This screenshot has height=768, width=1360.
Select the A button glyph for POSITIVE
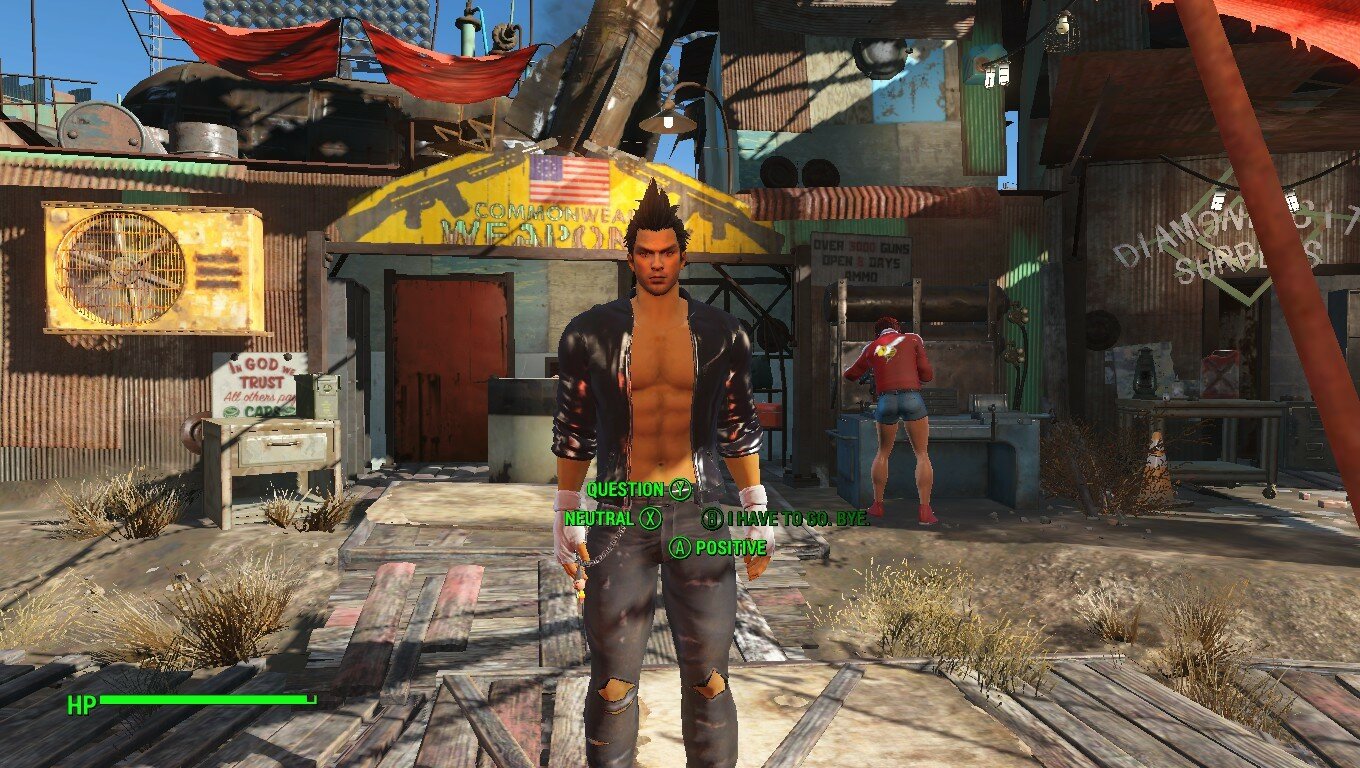(679, 546)
